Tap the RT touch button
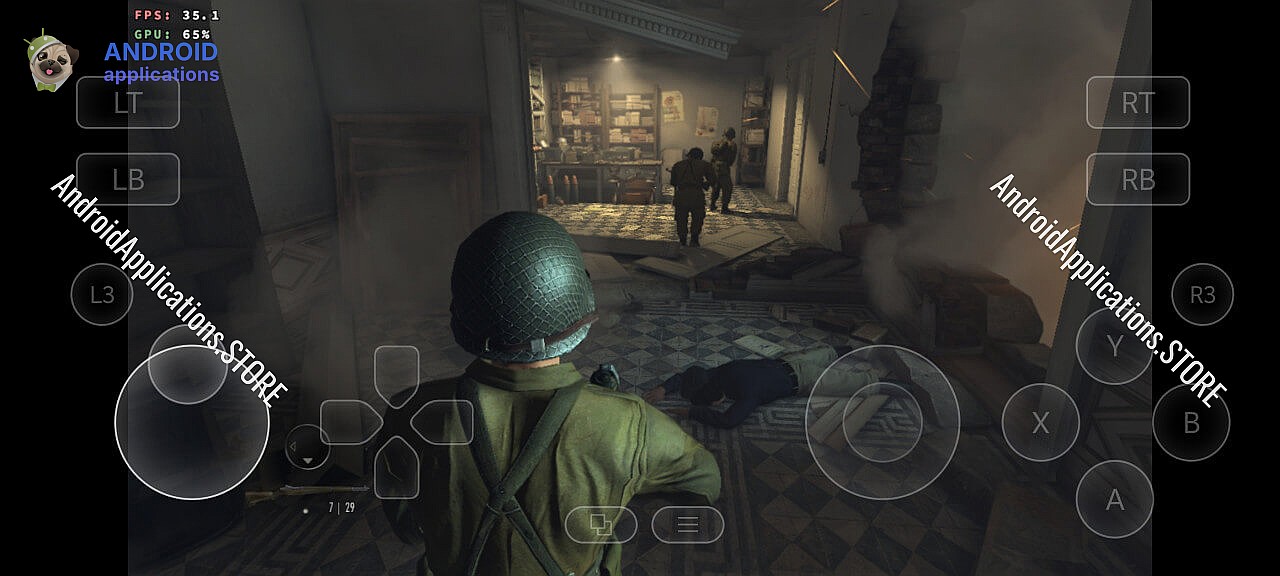Viewport: 1280px width, 576px height. [1138, 103]
